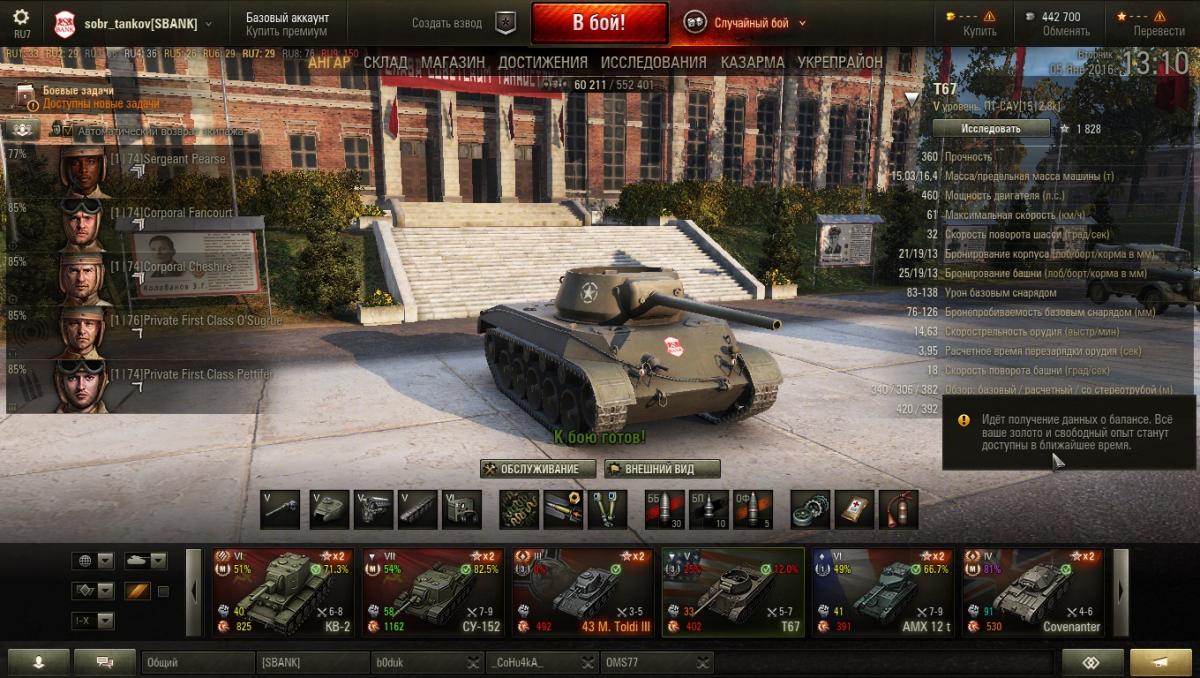Open the ОБСЛУЖИВАНИЕ service button
Viewport: 1200px width, 678px height.
click(538, 469)
